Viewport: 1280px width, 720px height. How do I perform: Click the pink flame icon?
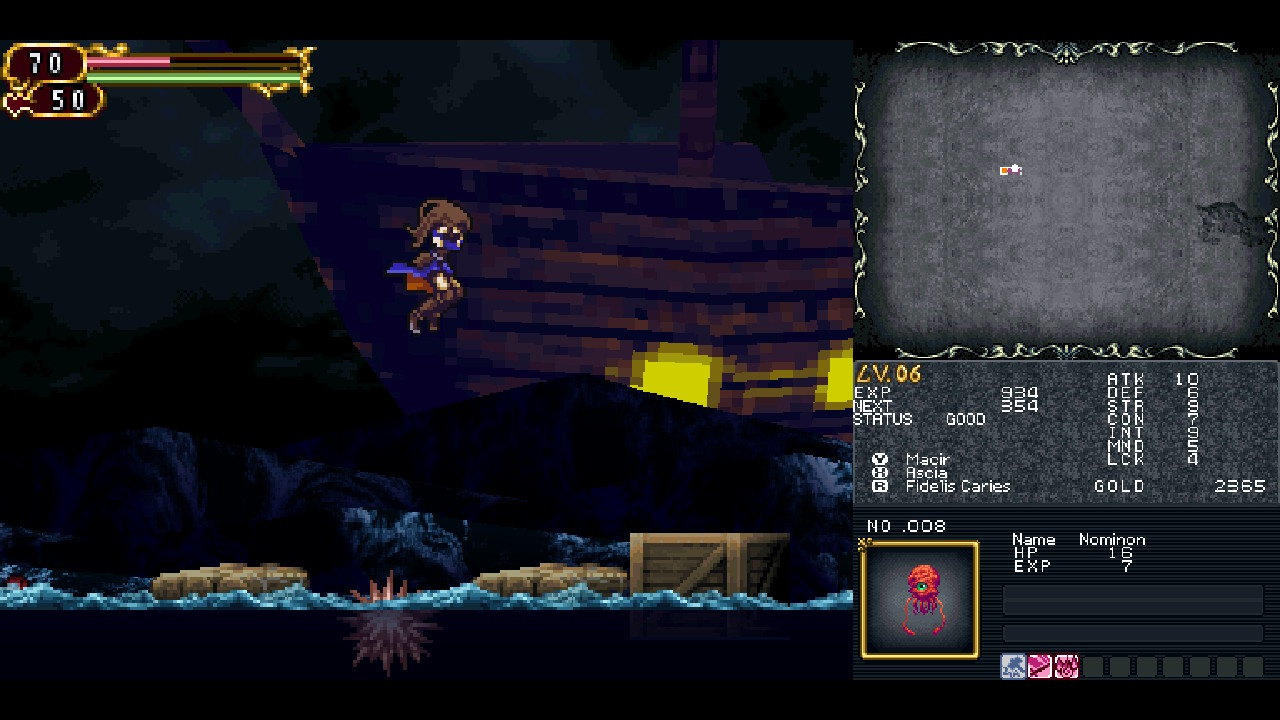pos(1066,667)
